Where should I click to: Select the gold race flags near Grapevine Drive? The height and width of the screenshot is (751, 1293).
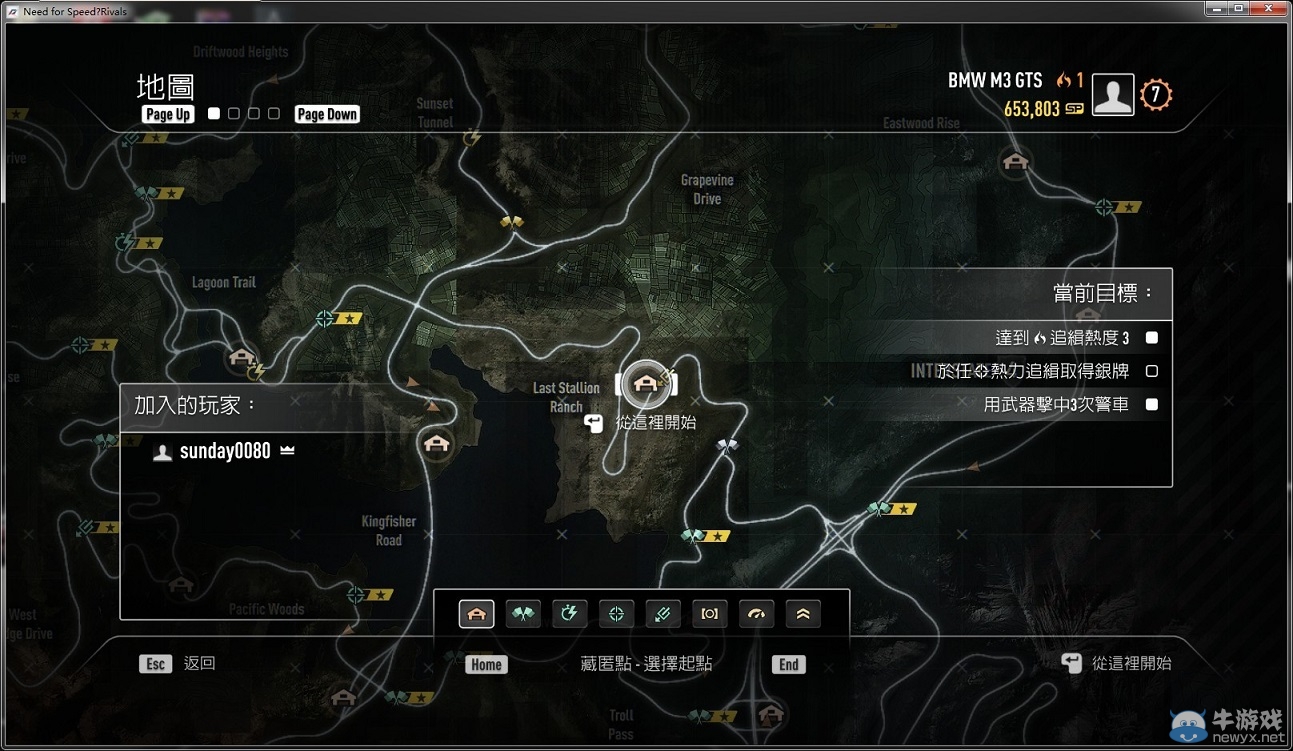tap(512, 222)
